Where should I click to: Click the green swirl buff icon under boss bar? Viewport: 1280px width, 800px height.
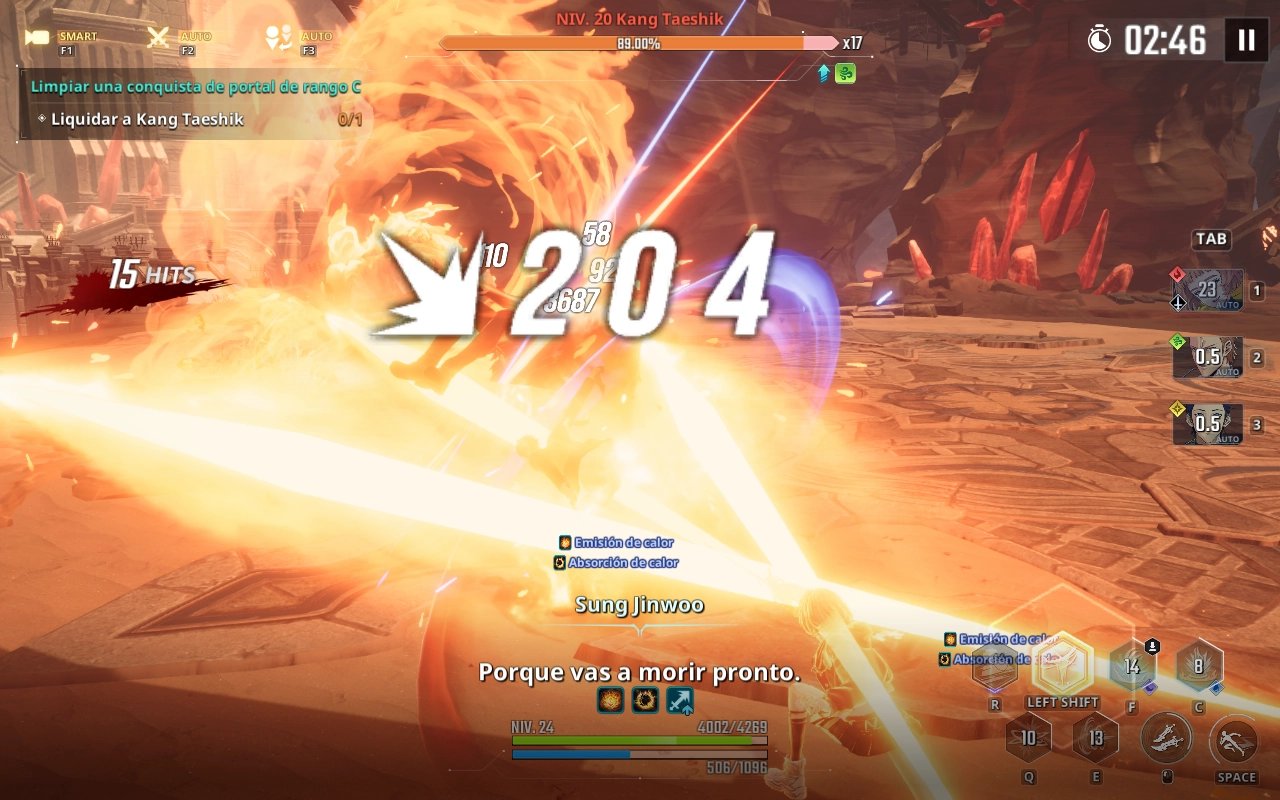tap(845, 73)
